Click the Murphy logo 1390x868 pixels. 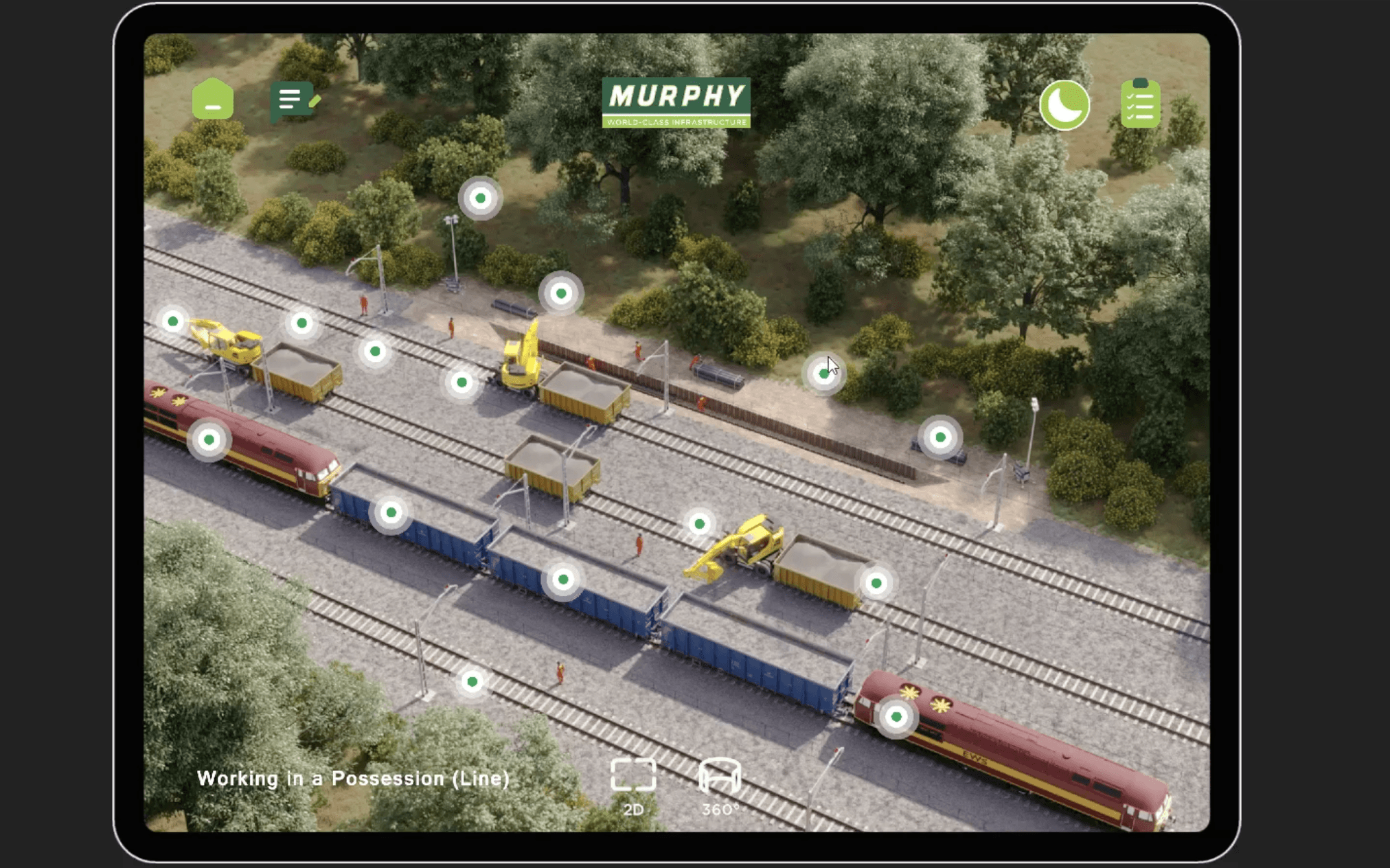point(676,103)
